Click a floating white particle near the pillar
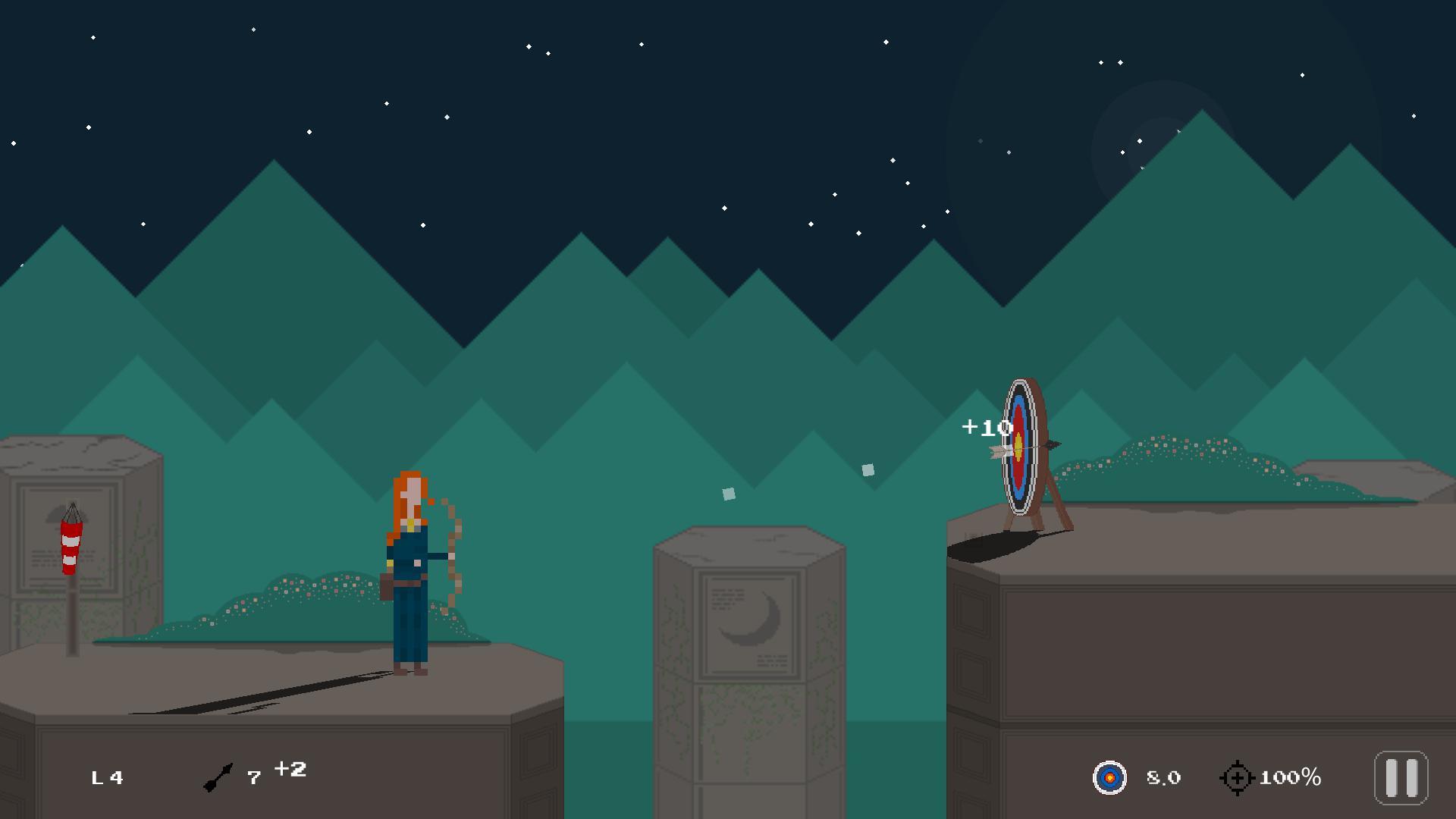The width and height of the screenshot is (1456, 819). tap(727, 494)
